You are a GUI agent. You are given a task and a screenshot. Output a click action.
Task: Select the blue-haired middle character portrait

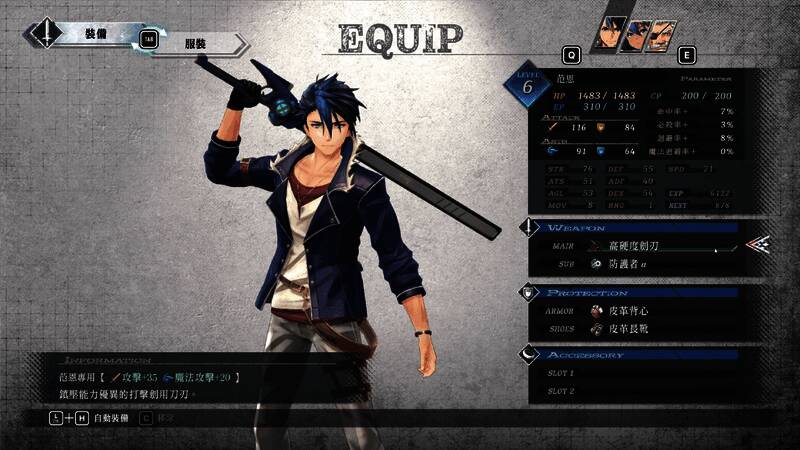click(635, 35)
